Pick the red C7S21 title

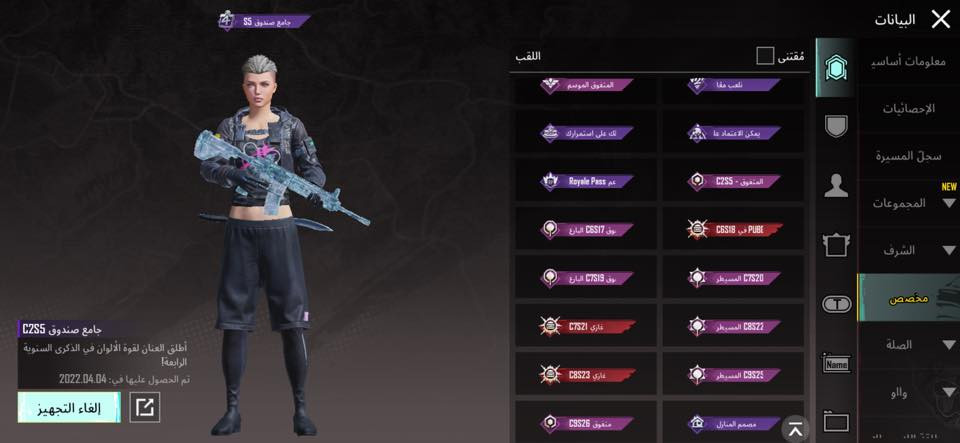coord(585,326)
